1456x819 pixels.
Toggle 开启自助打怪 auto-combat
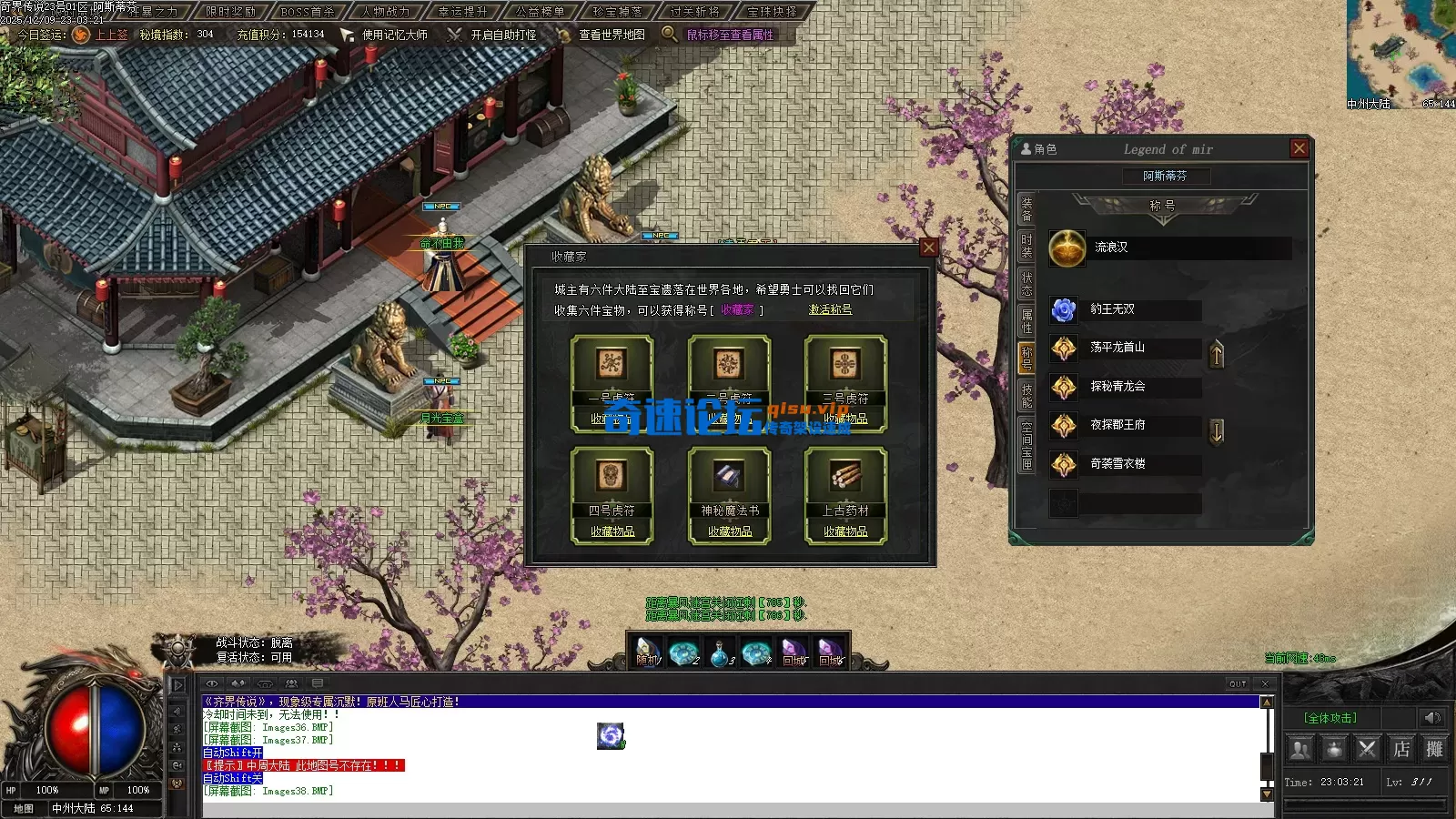coord(503,35)
